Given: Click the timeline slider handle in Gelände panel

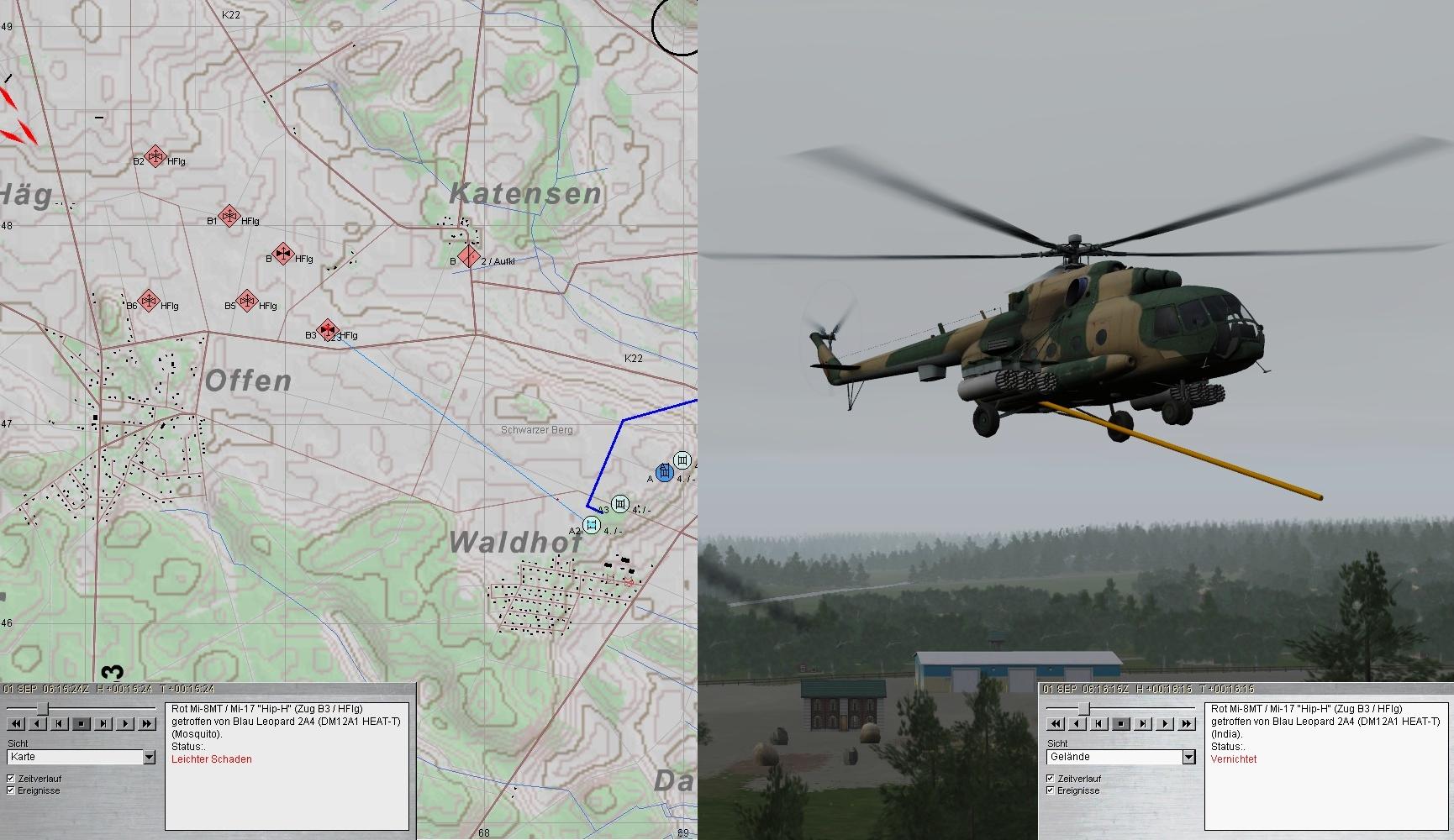Looking at the screenshot, I should [x=1083, y=709].
